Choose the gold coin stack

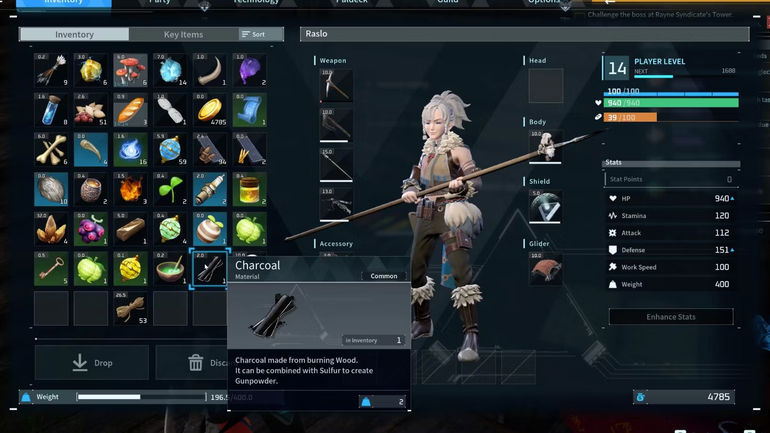(211, 109)
